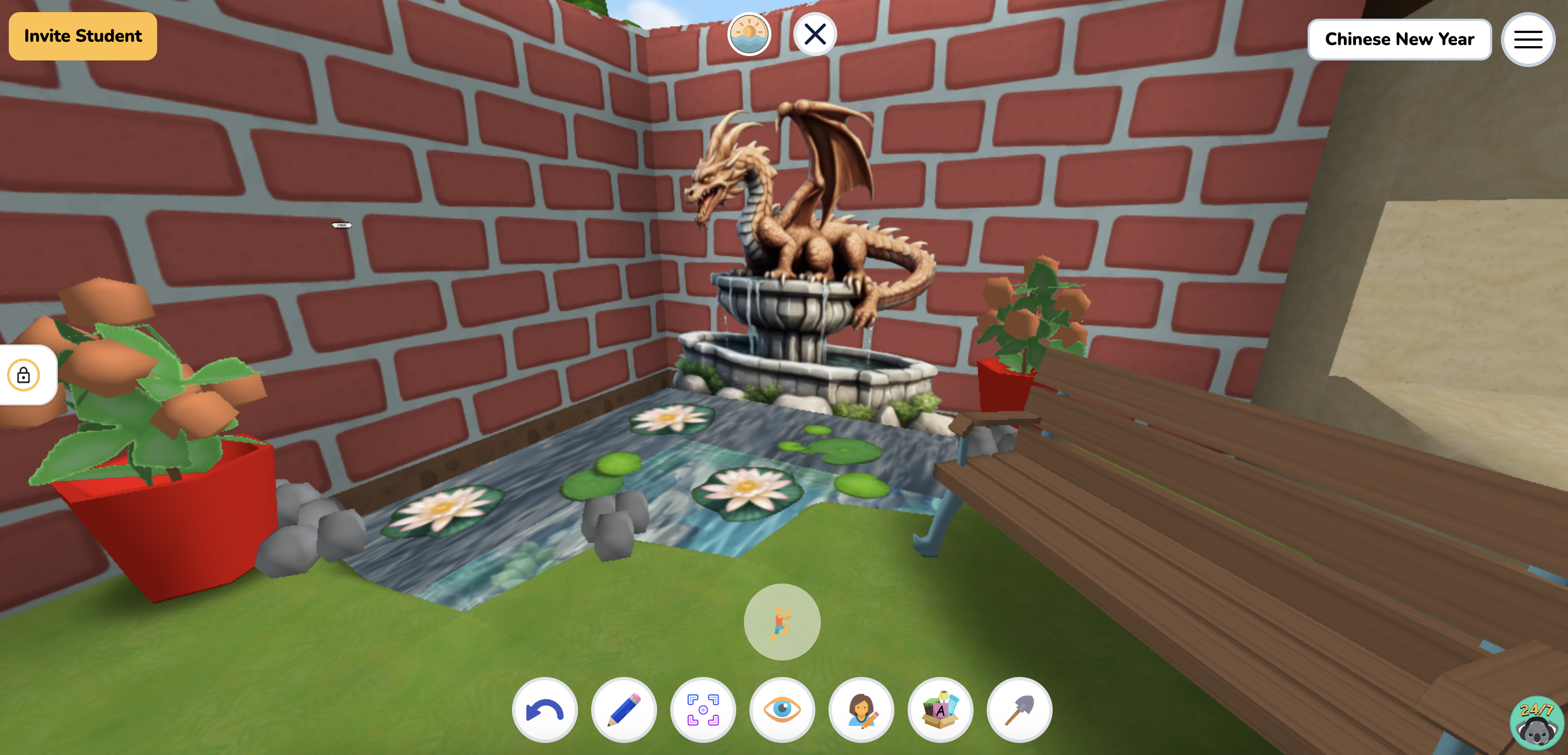Screen dimensions: 1568x755
Task: Toggle the lock icon on the left
Action: tap(23, 375)
